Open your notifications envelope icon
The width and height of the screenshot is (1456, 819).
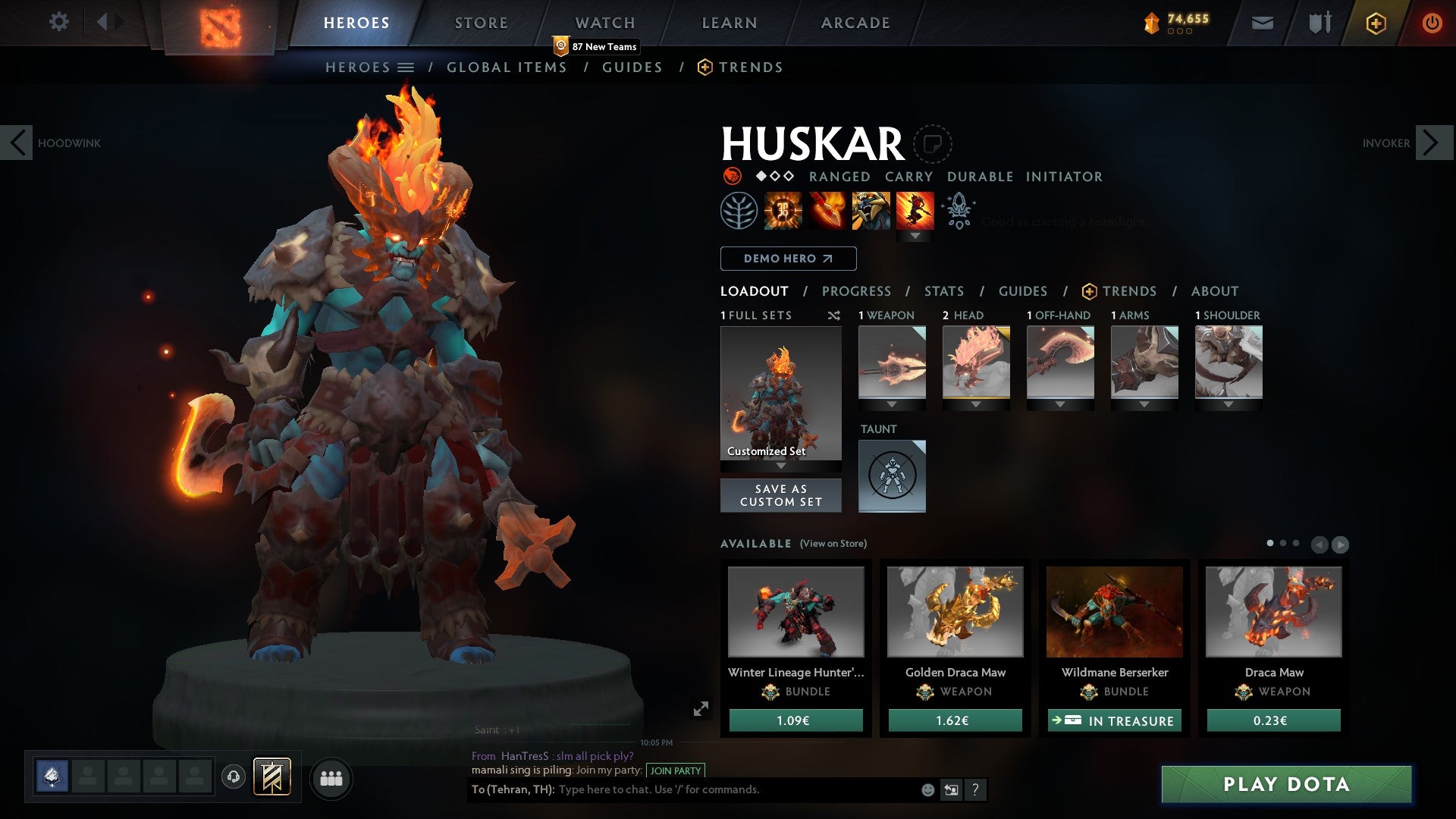(x=1262, y=24)
